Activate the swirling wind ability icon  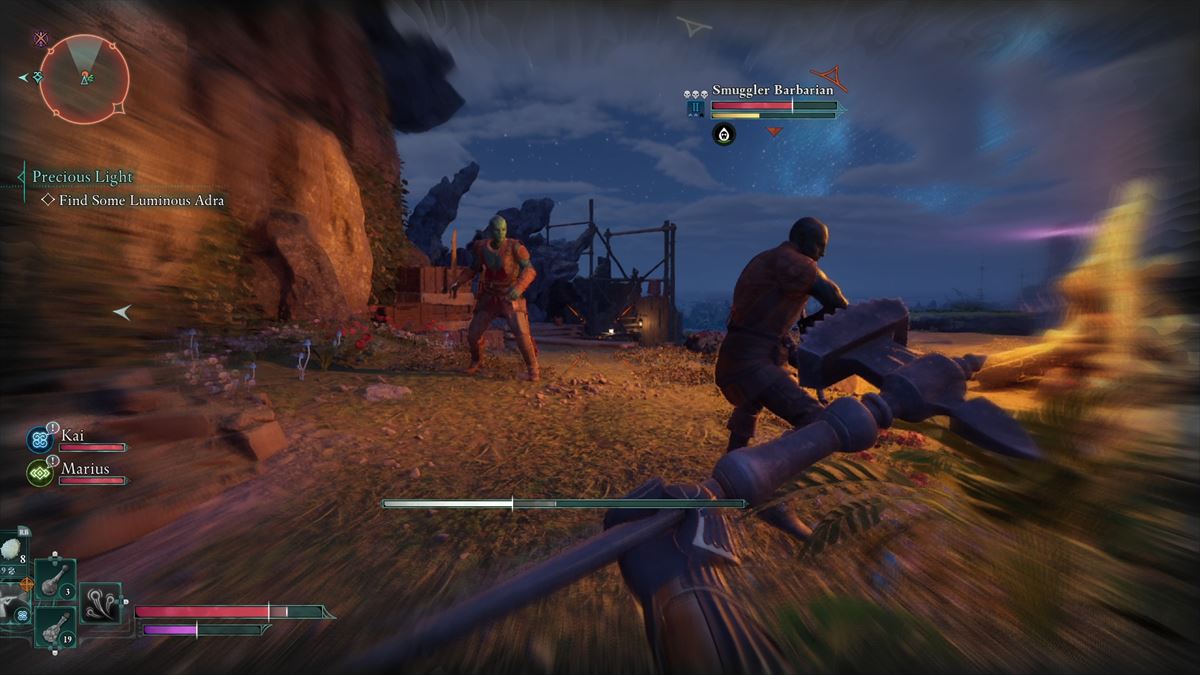pyautogui.click(x=100, y=603)
